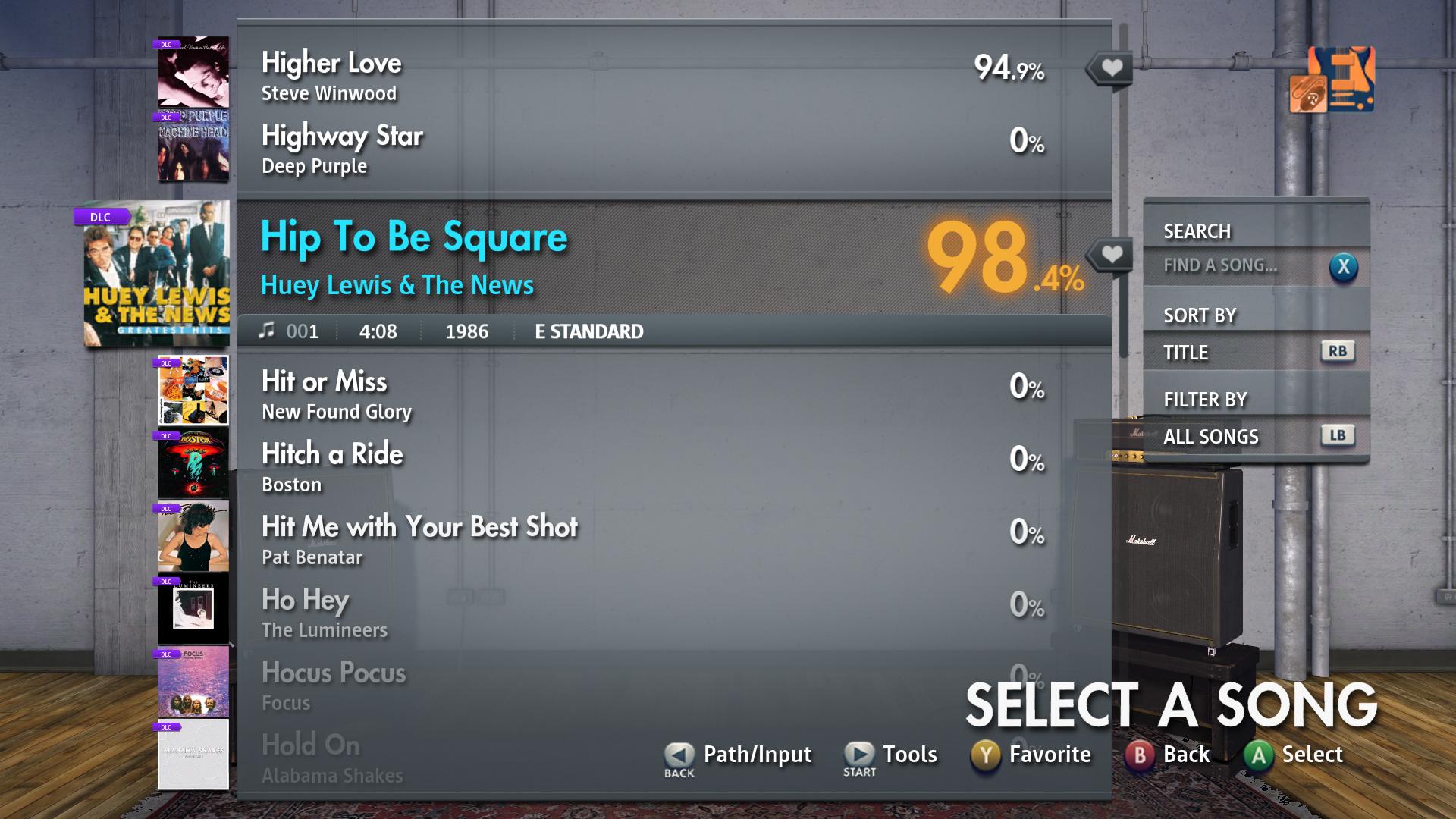Click the Back option near the B button
The height and width of the screenshot is (819, 1456).
pos(1183,754)
